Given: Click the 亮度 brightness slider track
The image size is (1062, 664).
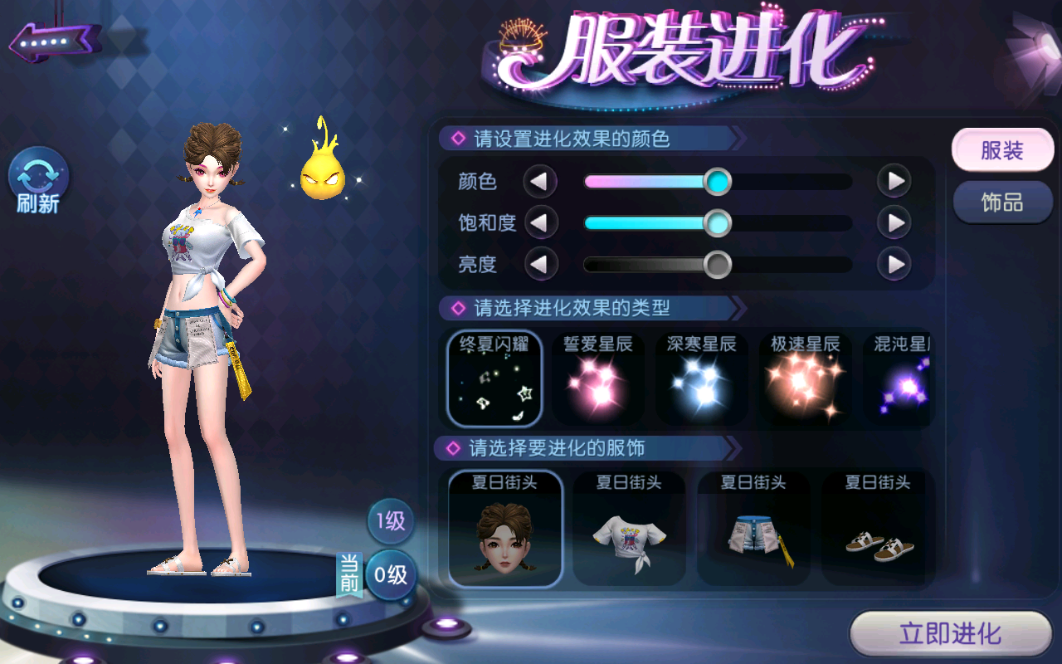Looking at the screenshot, I should pos(780,265).
